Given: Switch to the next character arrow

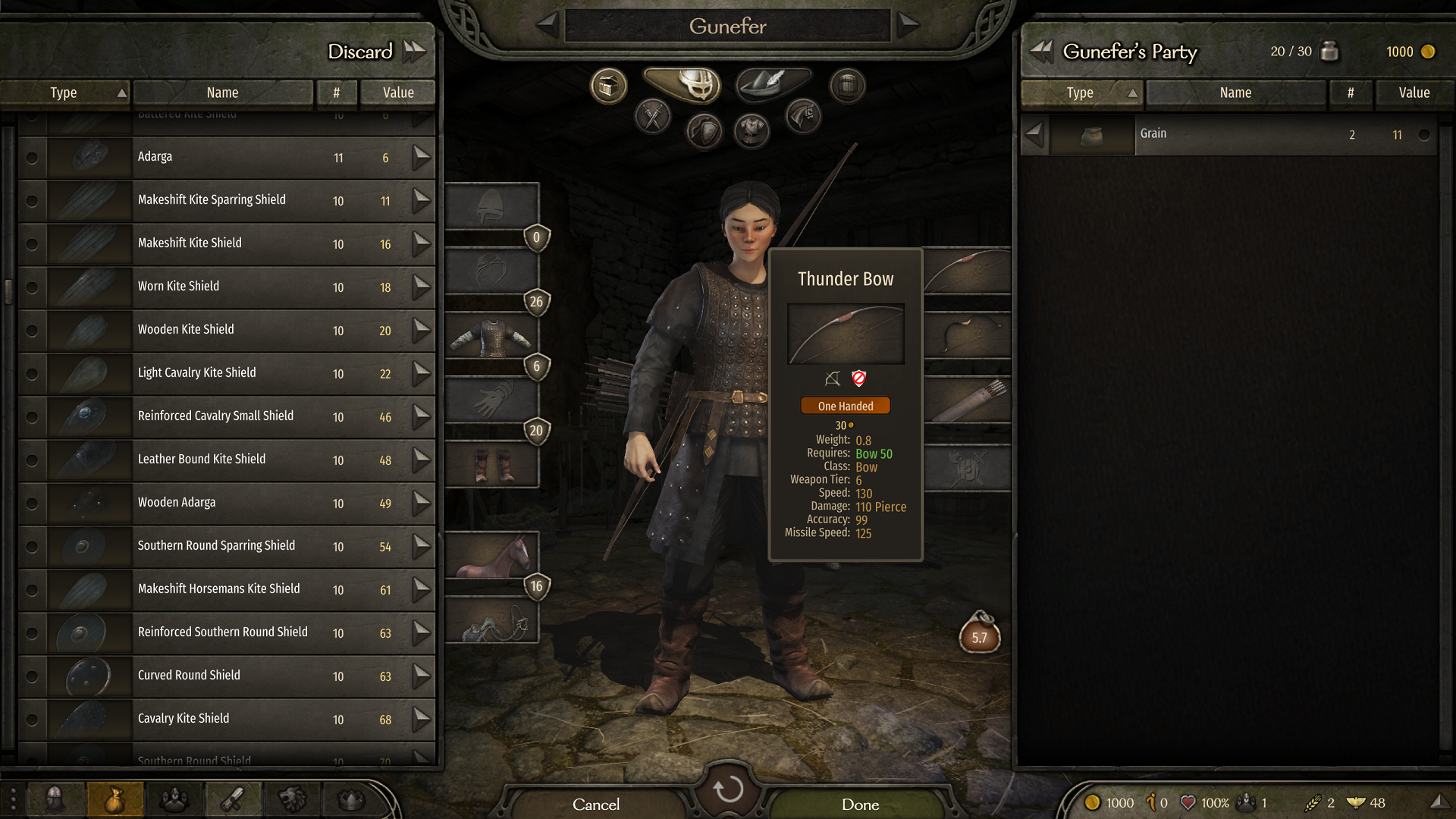Looking at the screenshot, I should [x=908, y=25].
